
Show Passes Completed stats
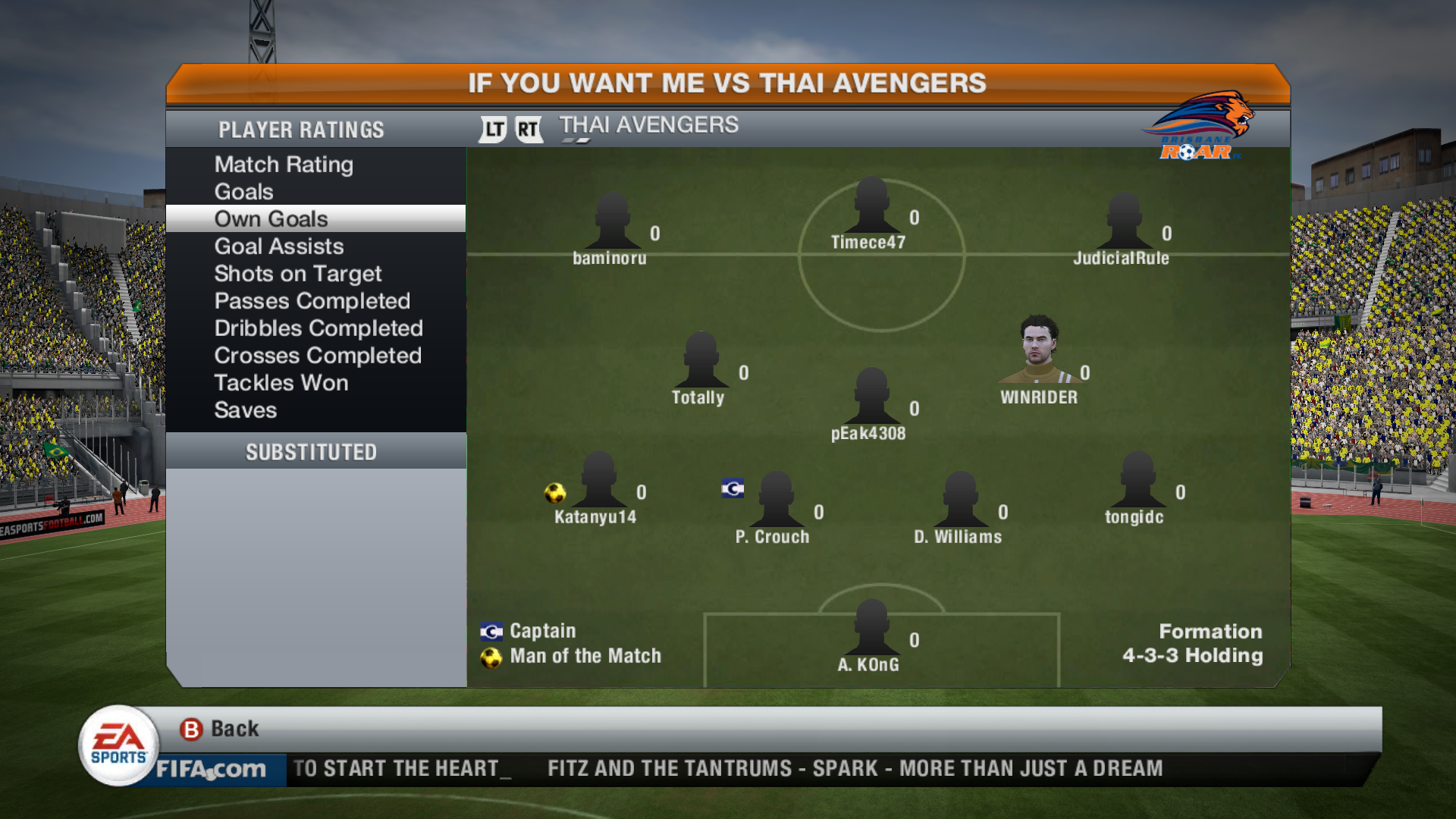coord(312,301)
